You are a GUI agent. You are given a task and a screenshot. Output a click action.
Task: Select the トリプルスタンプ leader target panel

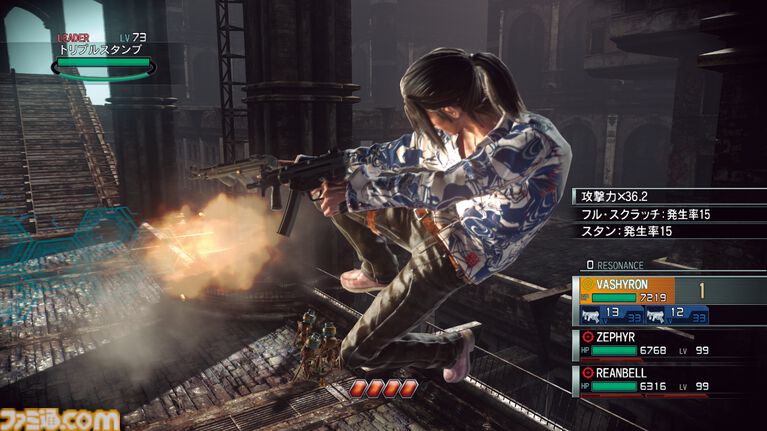[x=104, y=57]
